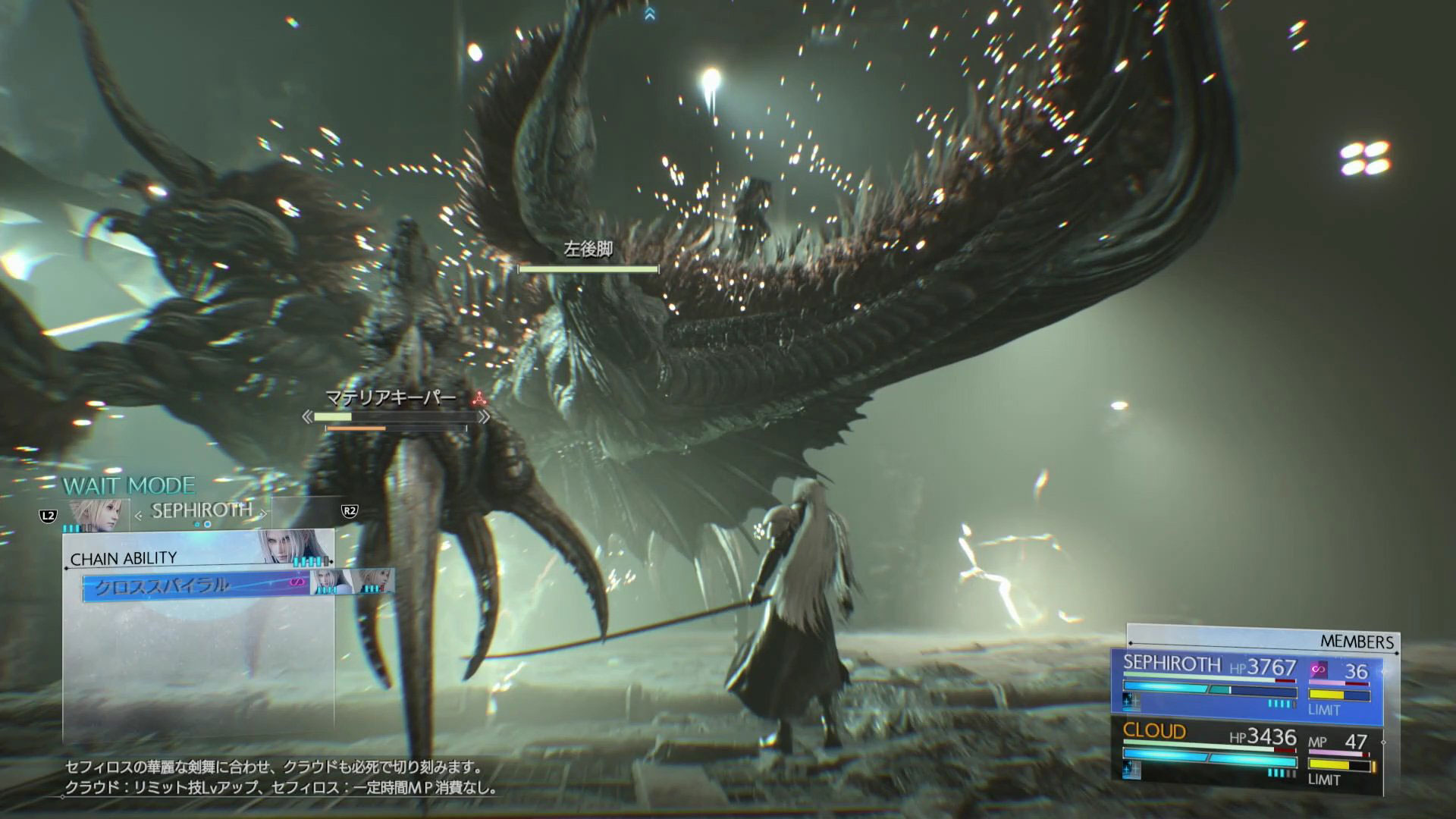
Task: Target the マテリアキーパー enemy label
Action: [391, 397]
